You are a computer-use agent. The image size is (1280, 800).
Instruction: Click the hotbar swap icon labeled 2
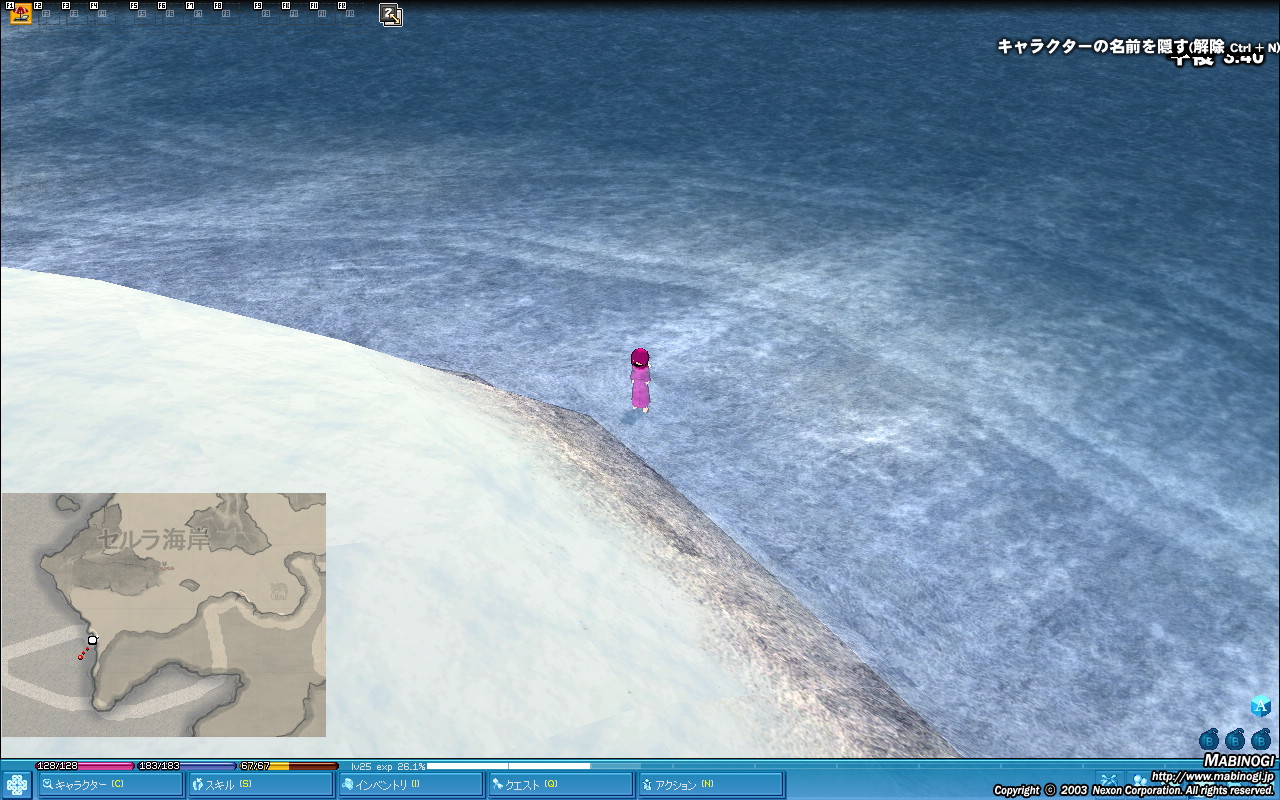(391, 15)
